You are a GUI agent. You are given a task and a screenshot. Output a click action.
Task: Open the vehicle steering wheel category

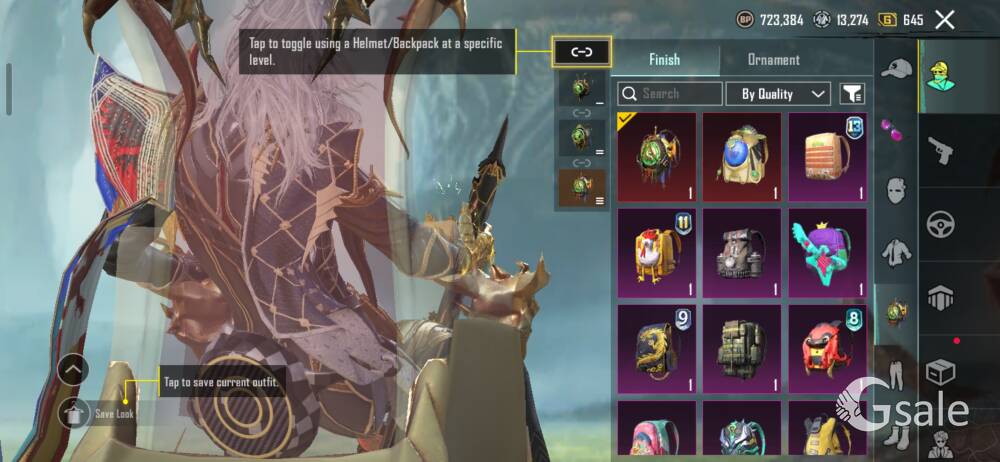pos(940,222)
